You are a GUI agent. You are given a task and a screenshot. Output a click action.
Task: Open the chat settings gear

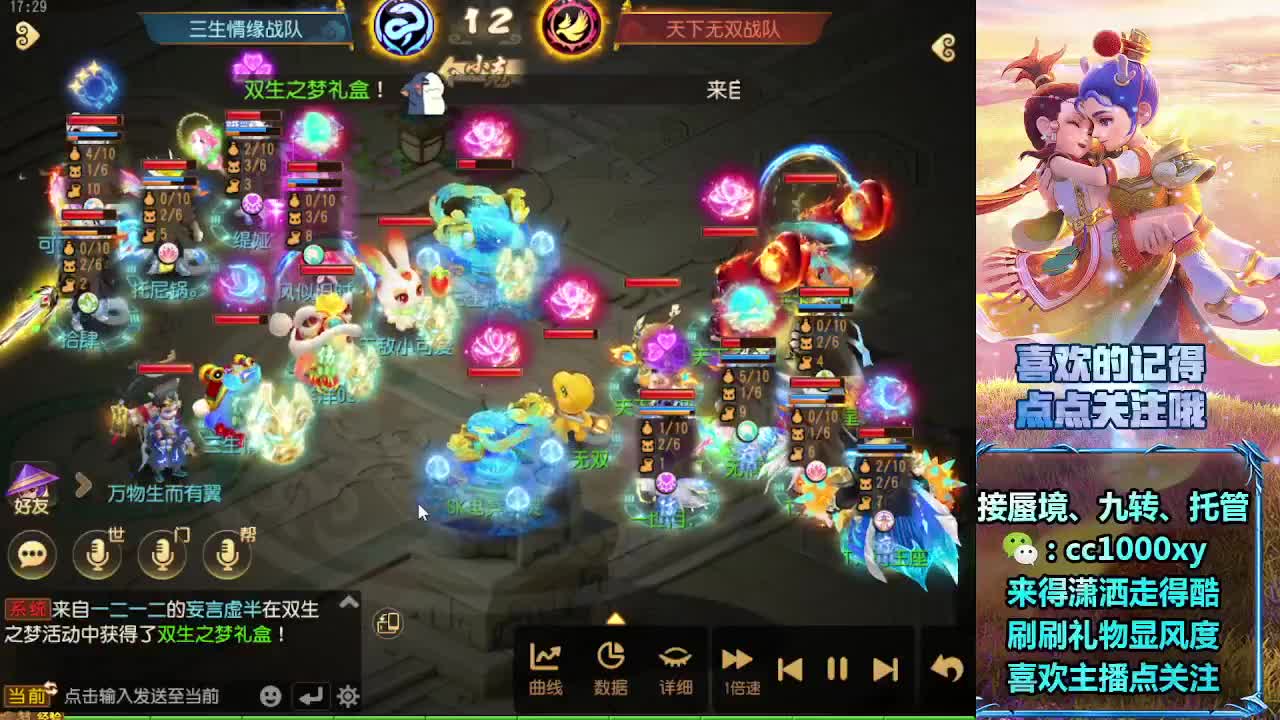[344, 692]
